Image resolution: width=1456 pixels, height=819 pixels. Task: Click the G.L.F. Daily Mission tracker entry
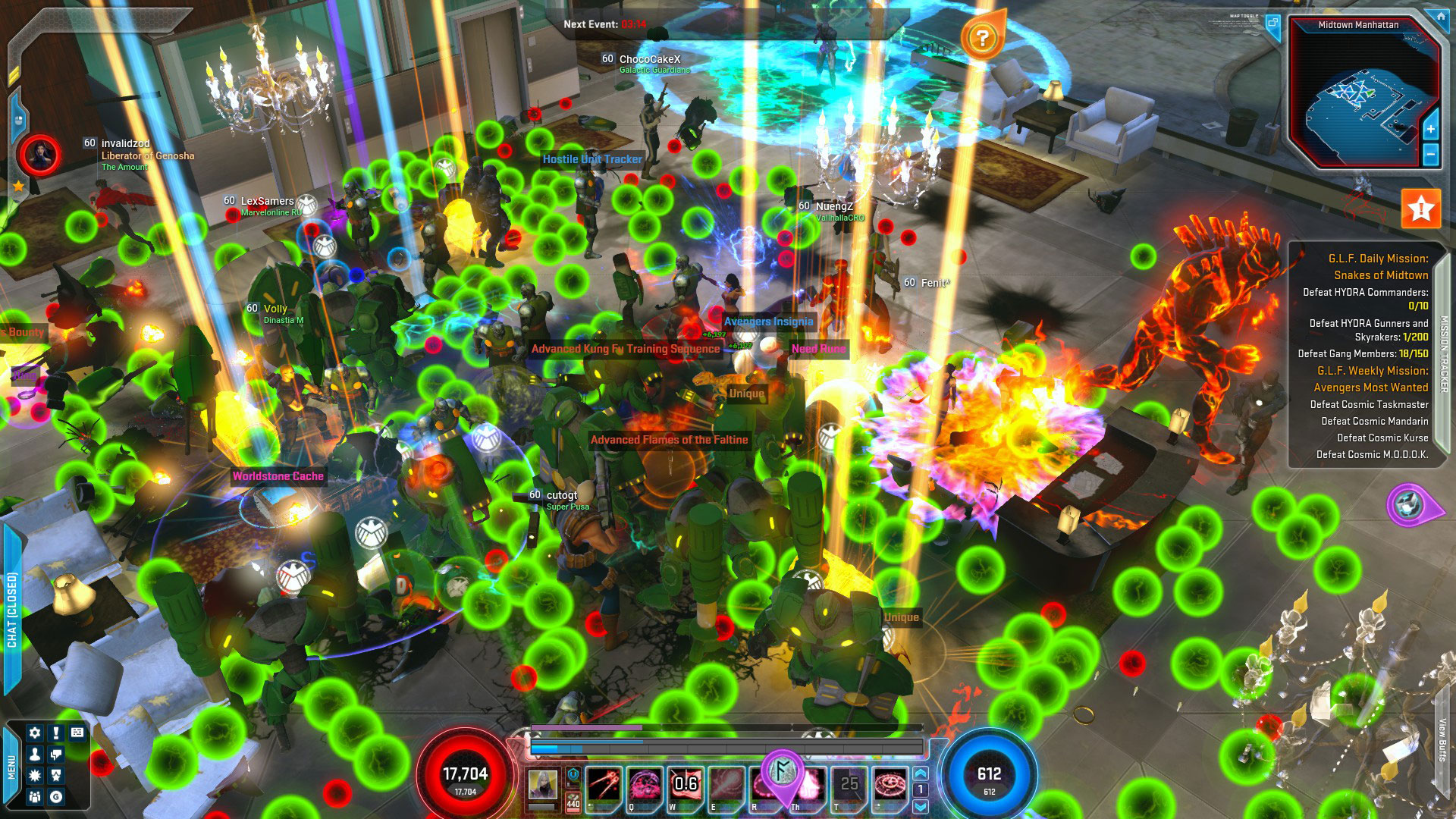[x=1377, y=266]
